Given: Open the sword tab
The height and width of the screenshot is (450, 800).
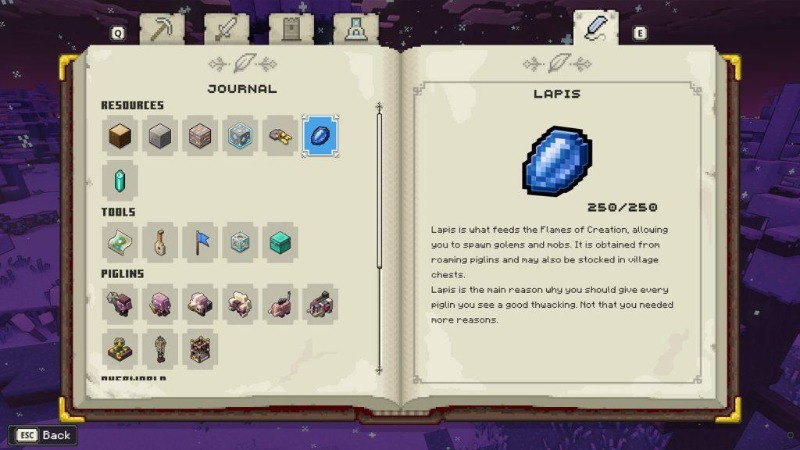Looking at the screenshot, I should (x=226, y=30).
